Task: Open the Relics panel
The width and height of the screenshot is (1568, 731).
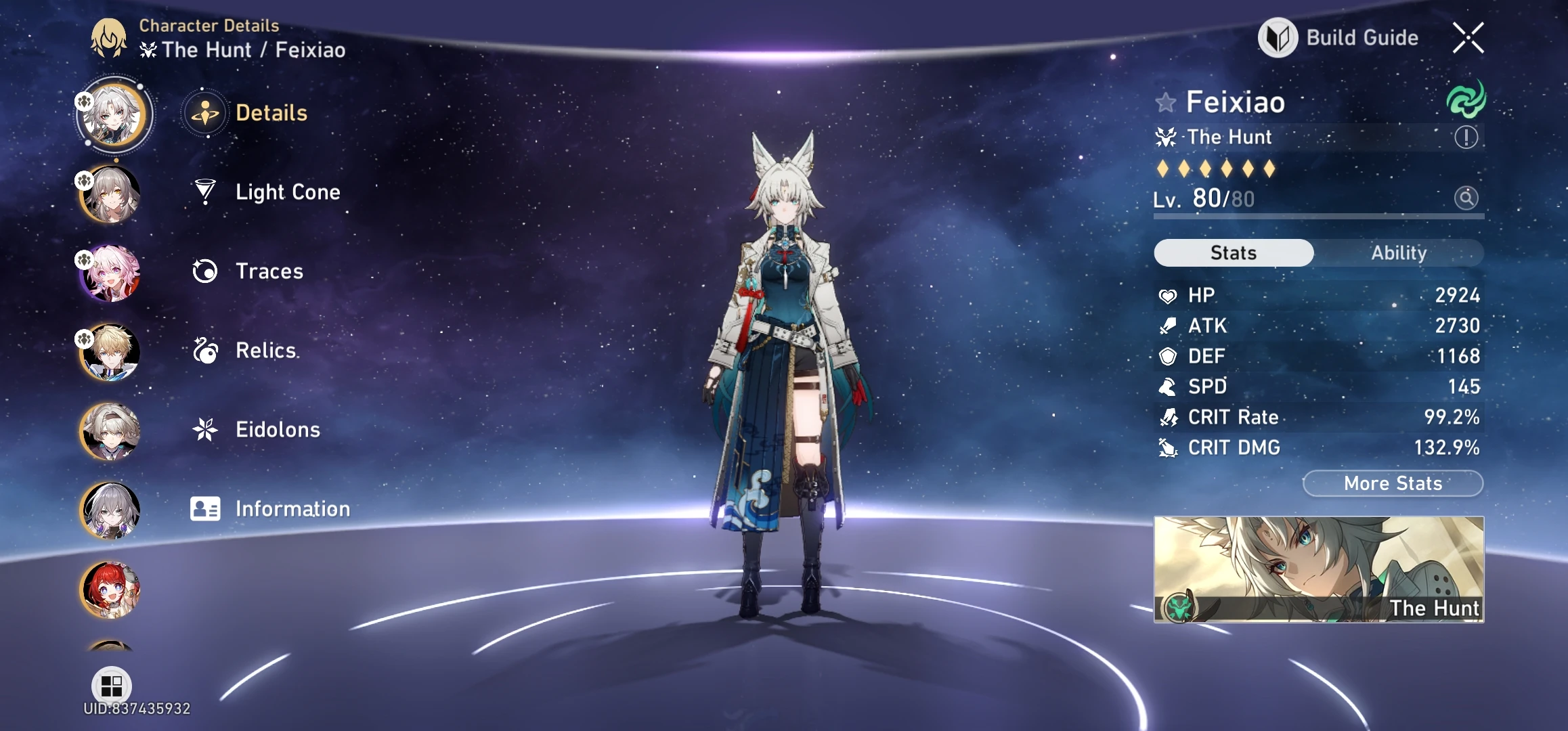Action: click(x=267, y=351)
